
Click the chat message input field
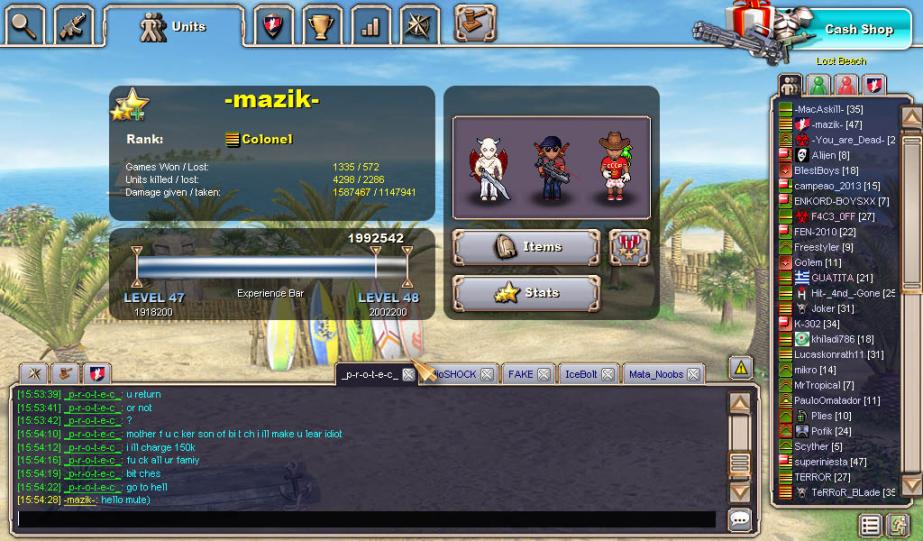(x=365, y=519)
